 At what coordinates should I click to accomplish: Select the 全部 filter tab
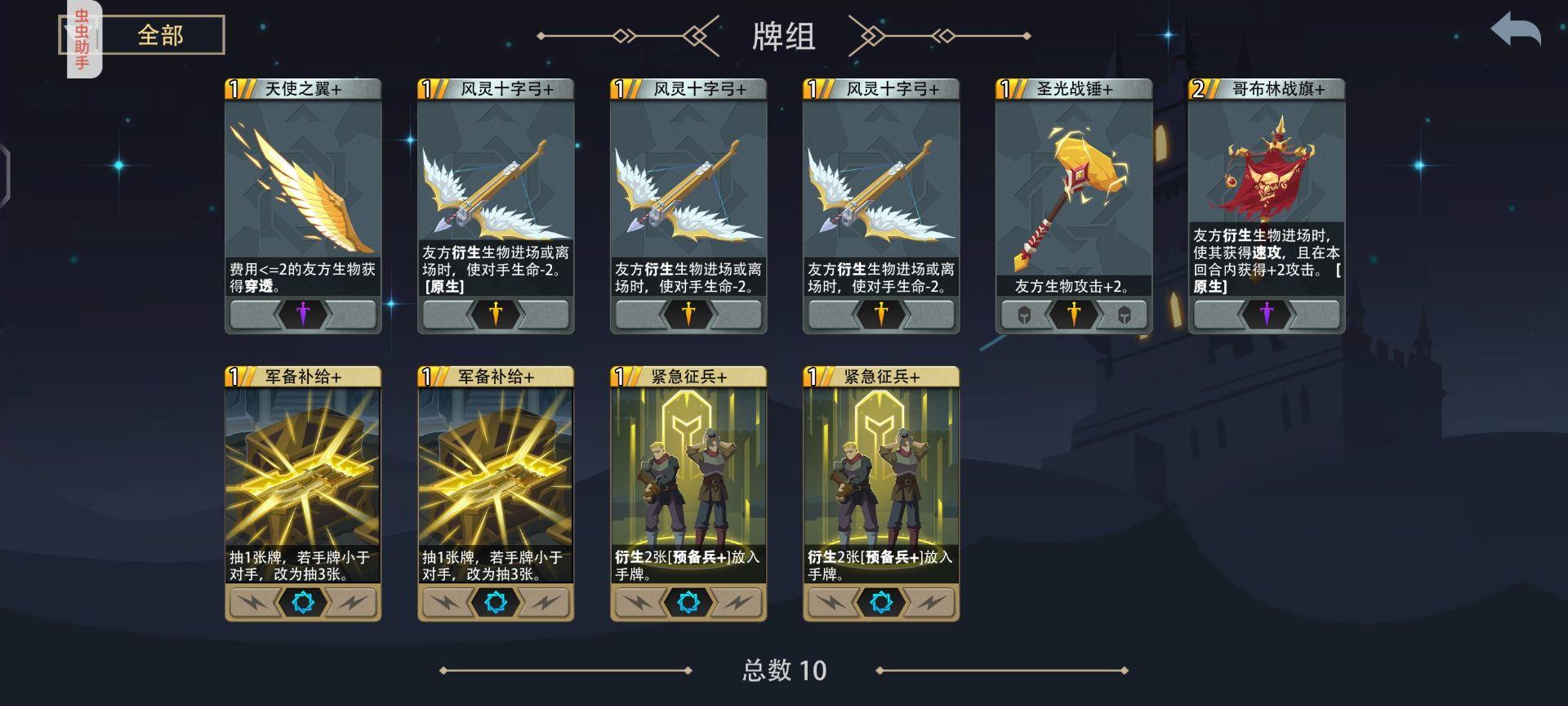click(x=161, y=34)
